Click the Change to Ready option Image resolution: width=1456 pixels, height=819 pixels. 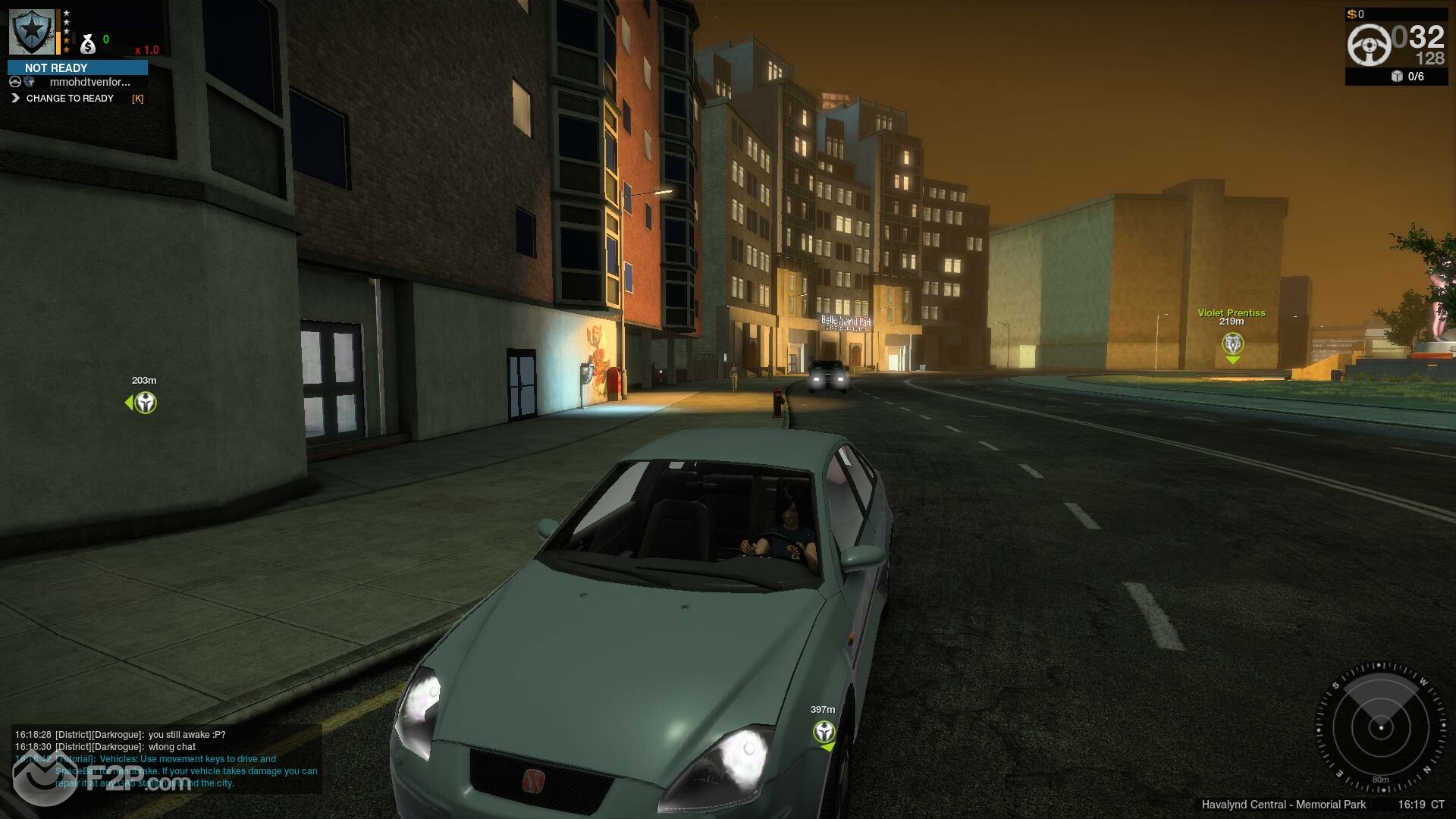[69, 99]
